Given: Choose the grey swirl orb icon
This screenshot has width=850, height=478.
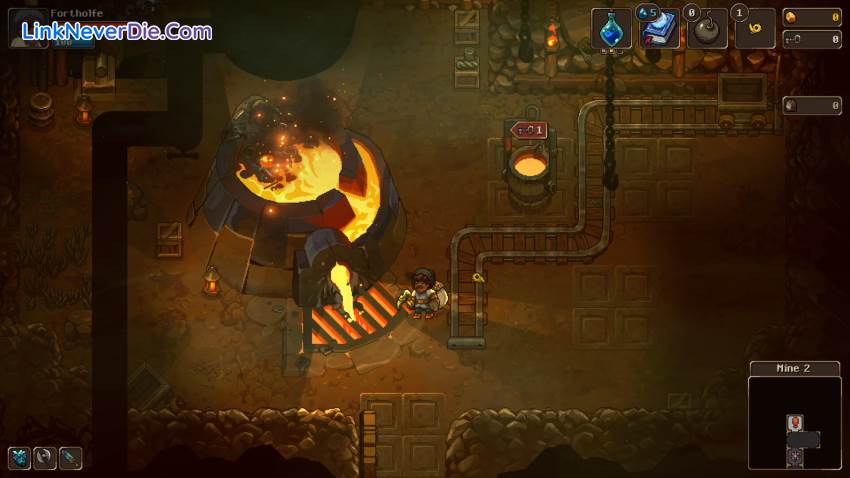Looking at the screenshot, I should click(45, 458).
